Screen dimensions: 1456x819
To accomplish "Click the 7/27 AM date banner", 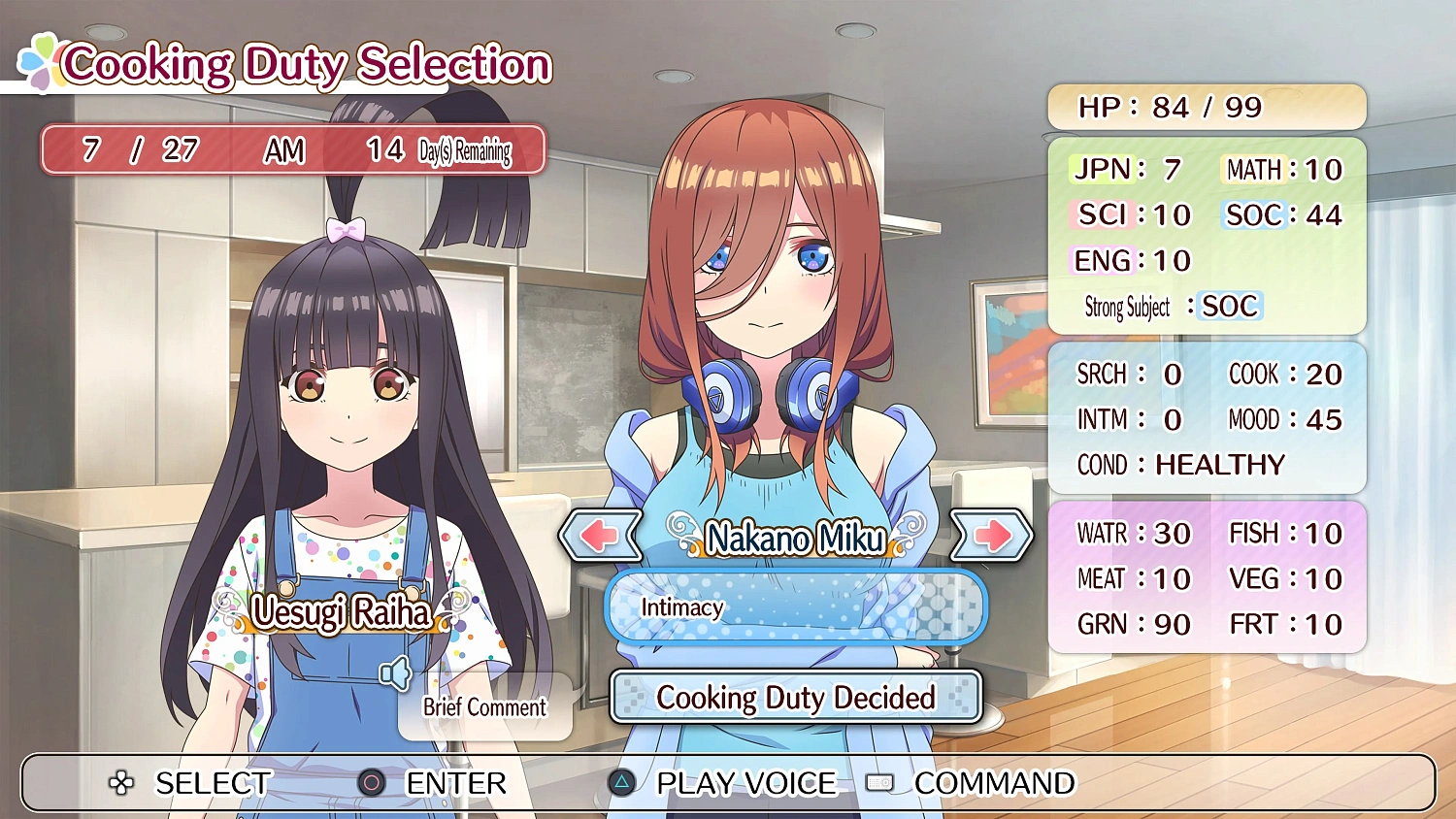I will 291,148.
